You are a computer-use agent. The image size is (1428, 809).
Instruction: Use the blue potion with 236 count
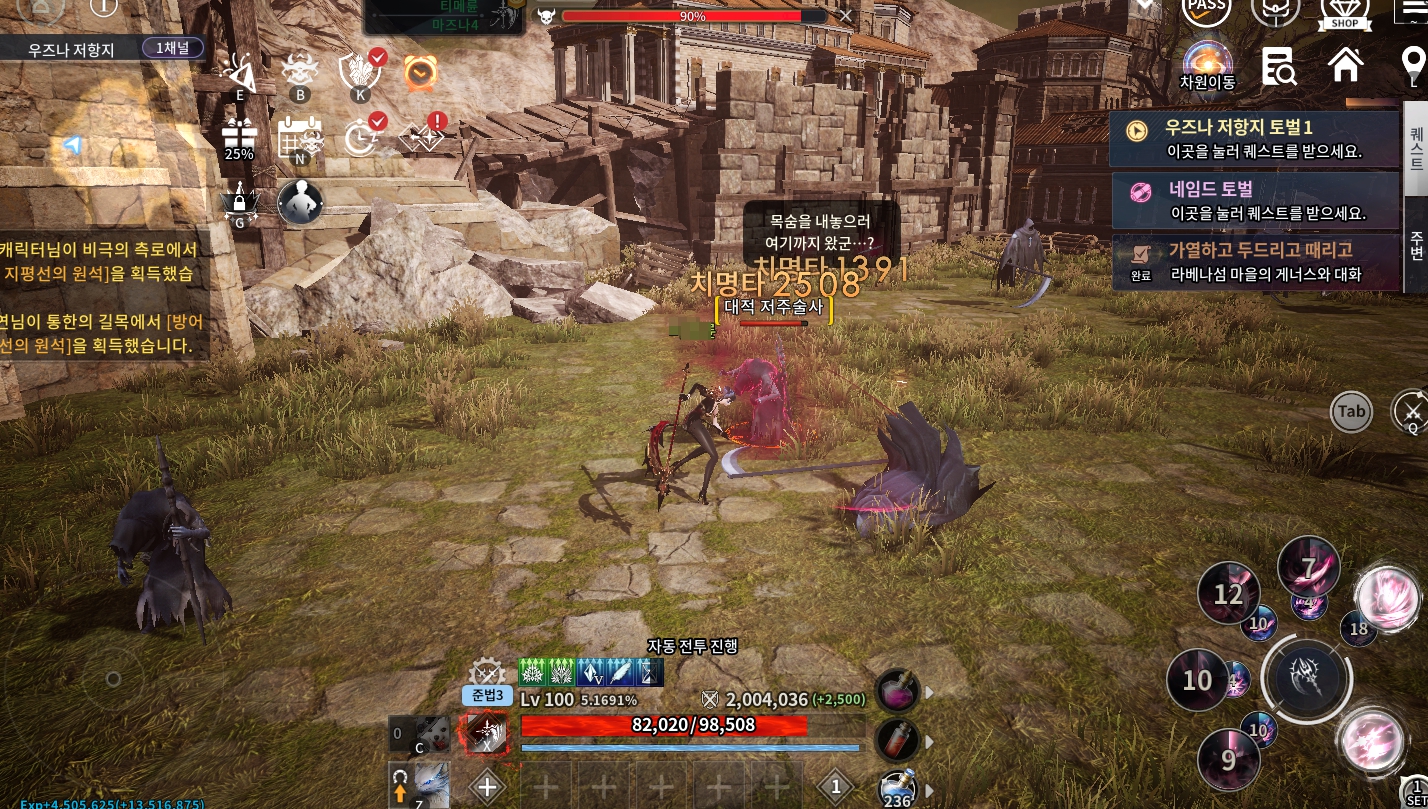point(898,790)
